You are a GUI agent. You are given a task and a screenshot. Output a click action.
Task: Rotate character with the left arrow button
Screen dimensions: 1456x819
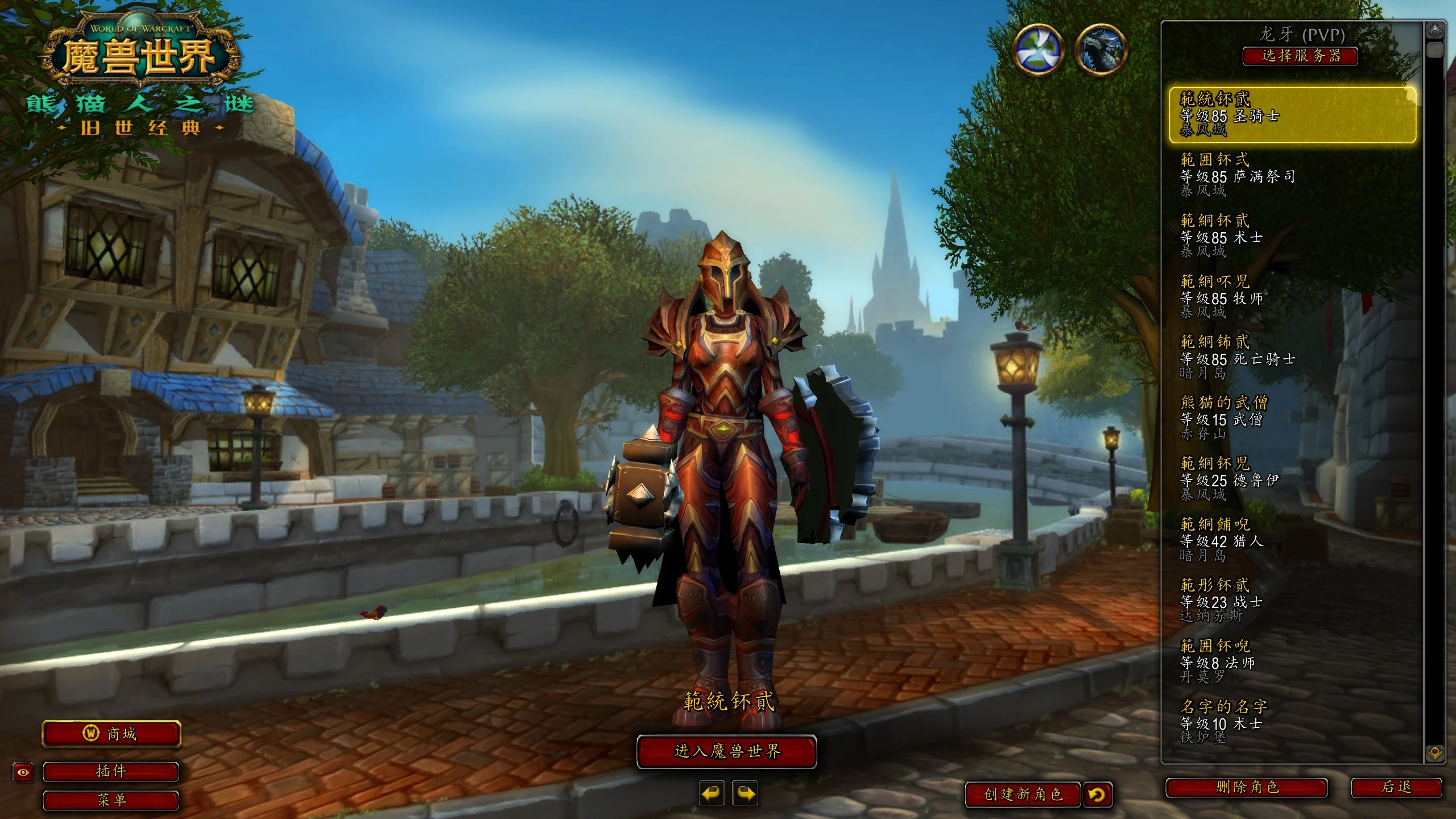point(712,793)
